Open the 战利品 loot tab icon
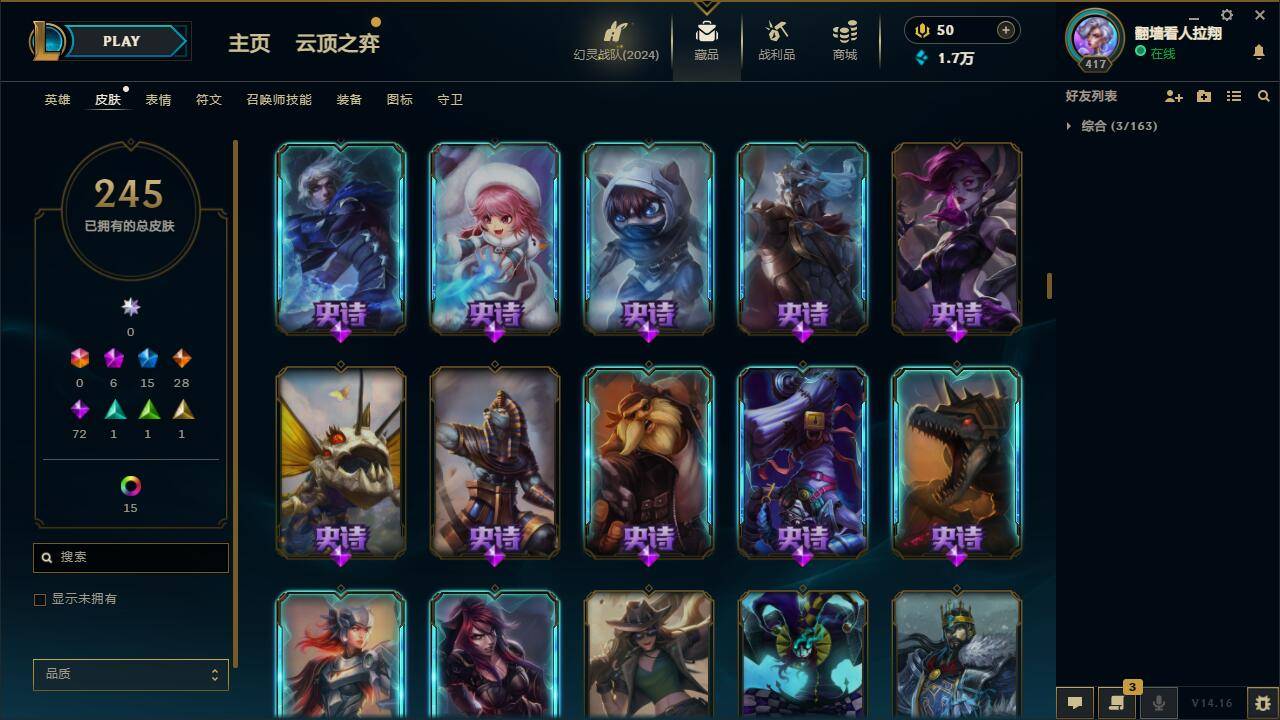 point(776,40)
